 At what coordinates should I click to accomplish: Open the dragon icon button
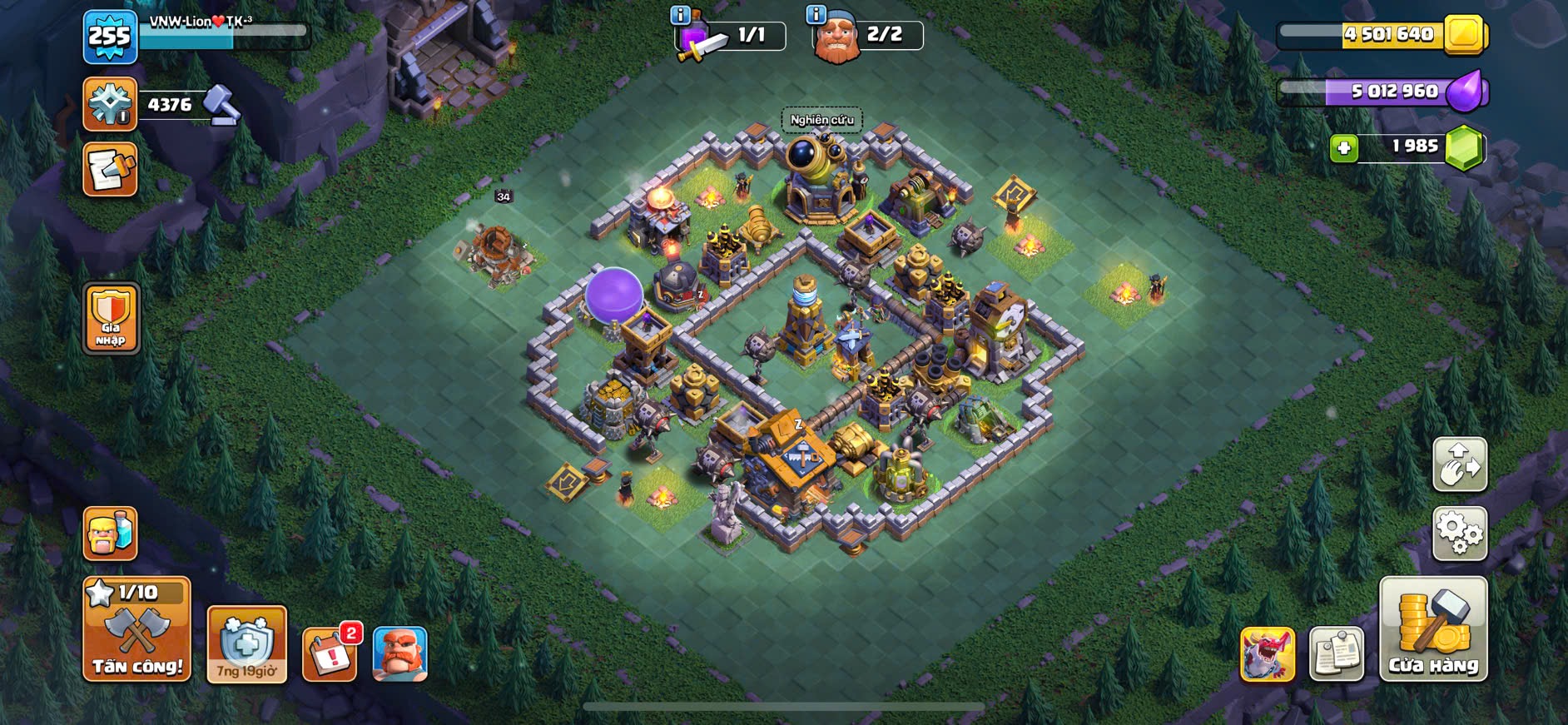pyautogui.click(x=1267, y=654)
